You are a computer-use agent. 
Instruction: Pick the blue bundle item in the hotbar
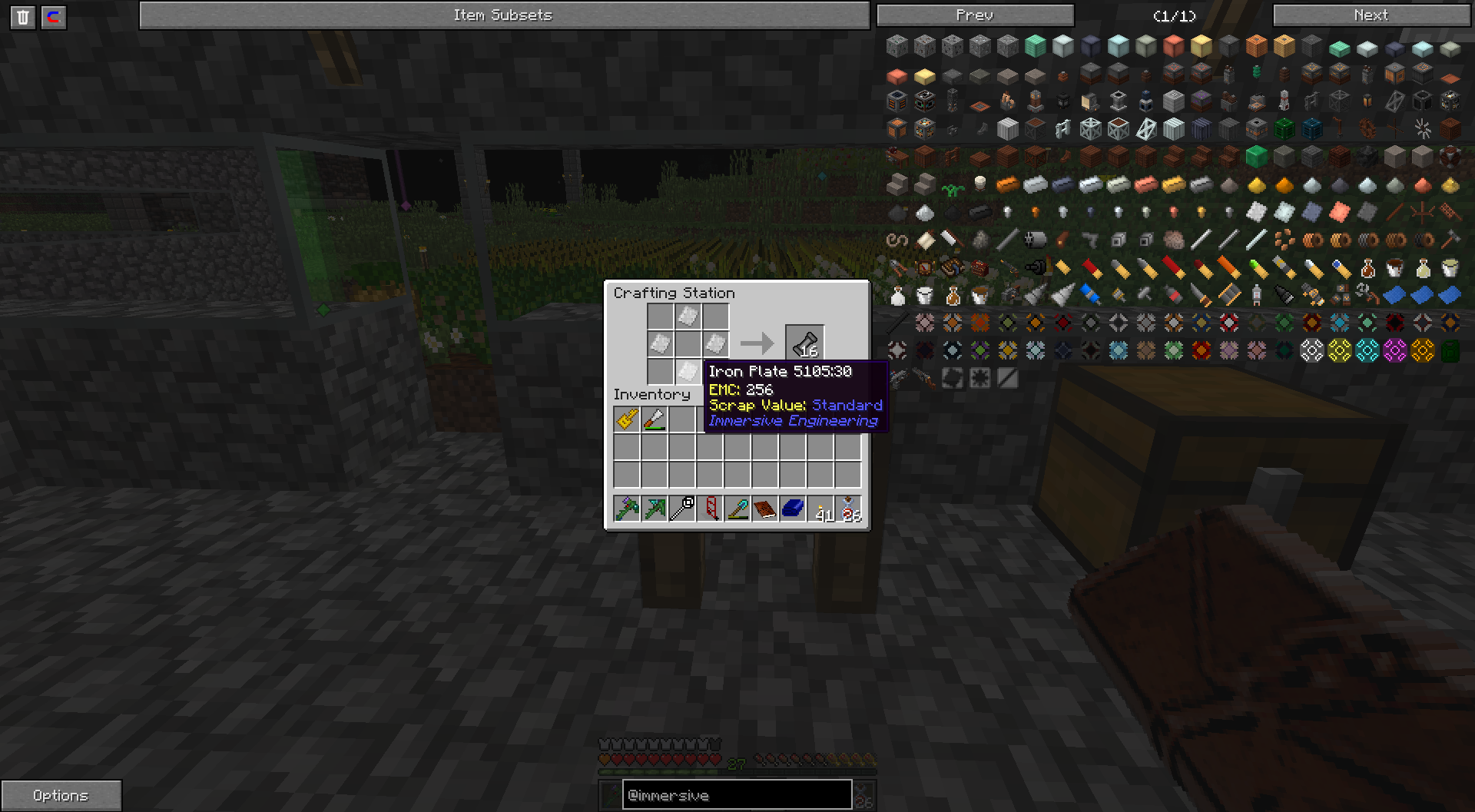coord(794,507)
